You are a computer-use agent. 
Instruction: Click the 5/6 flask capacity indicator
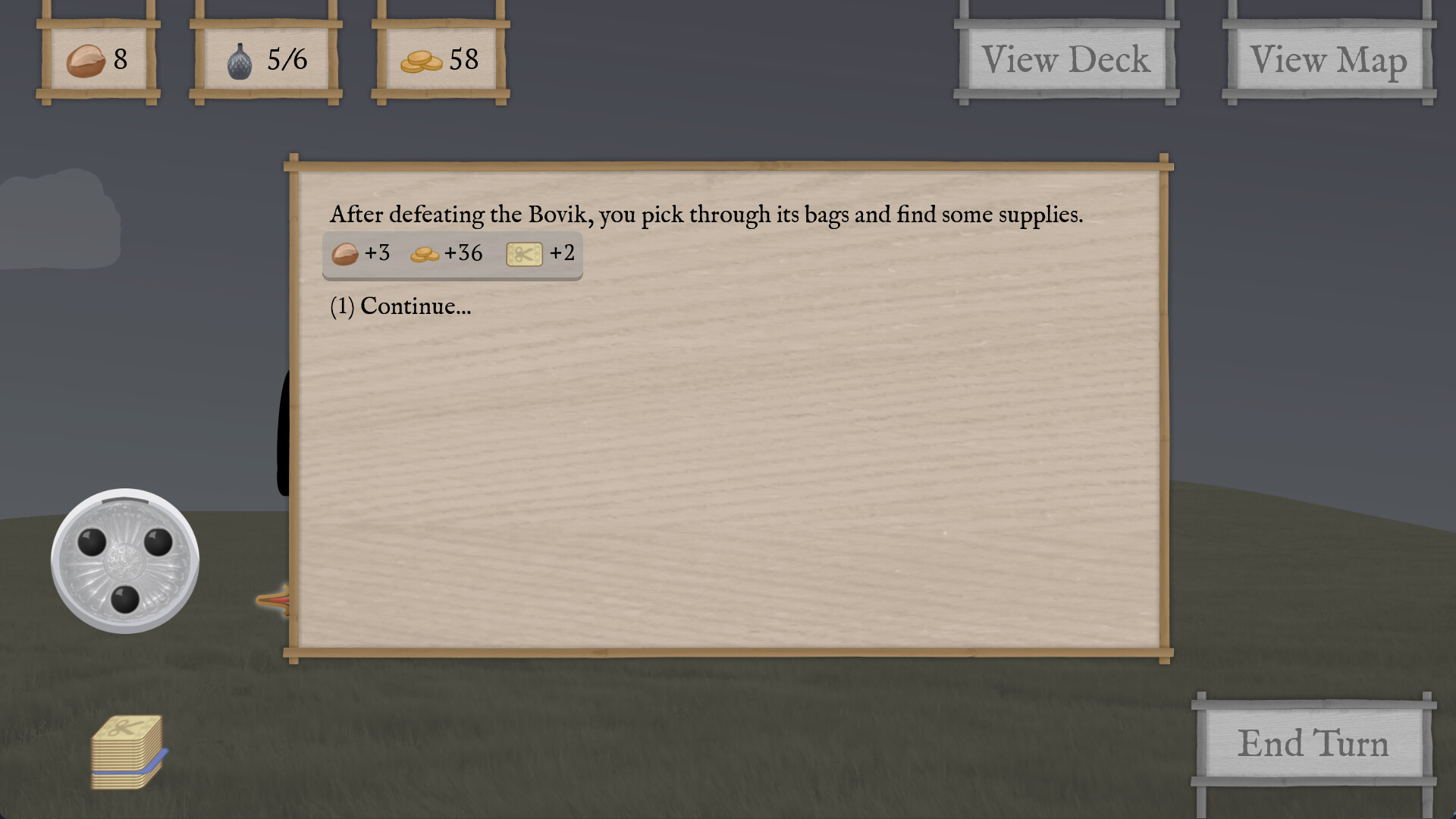pyautogui.click(x=285, y=59)
